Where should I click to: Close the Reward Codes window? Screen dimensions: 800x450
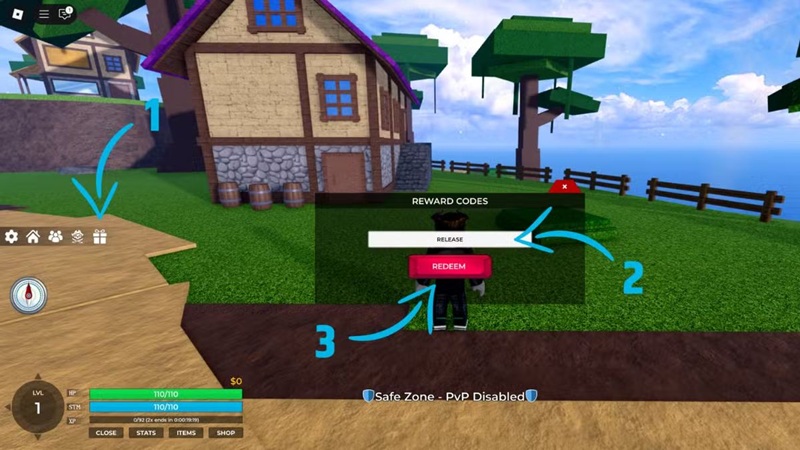coord(565,186)
